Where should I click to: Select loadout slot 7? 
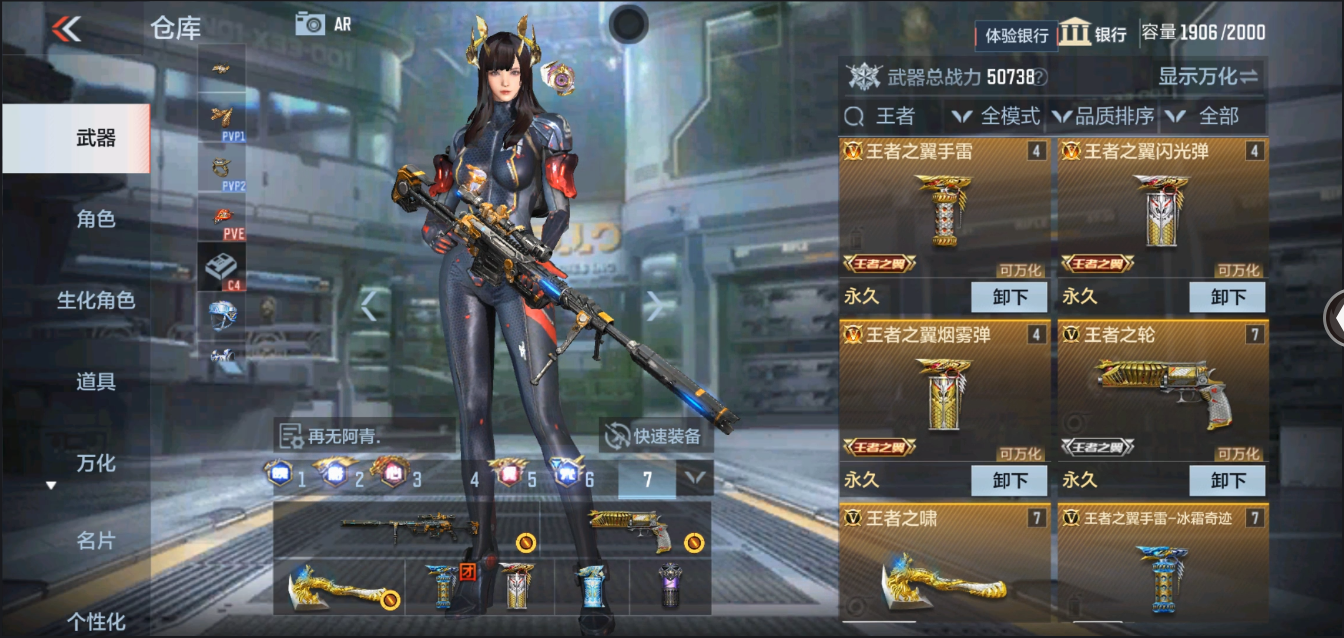pos(647,479)
